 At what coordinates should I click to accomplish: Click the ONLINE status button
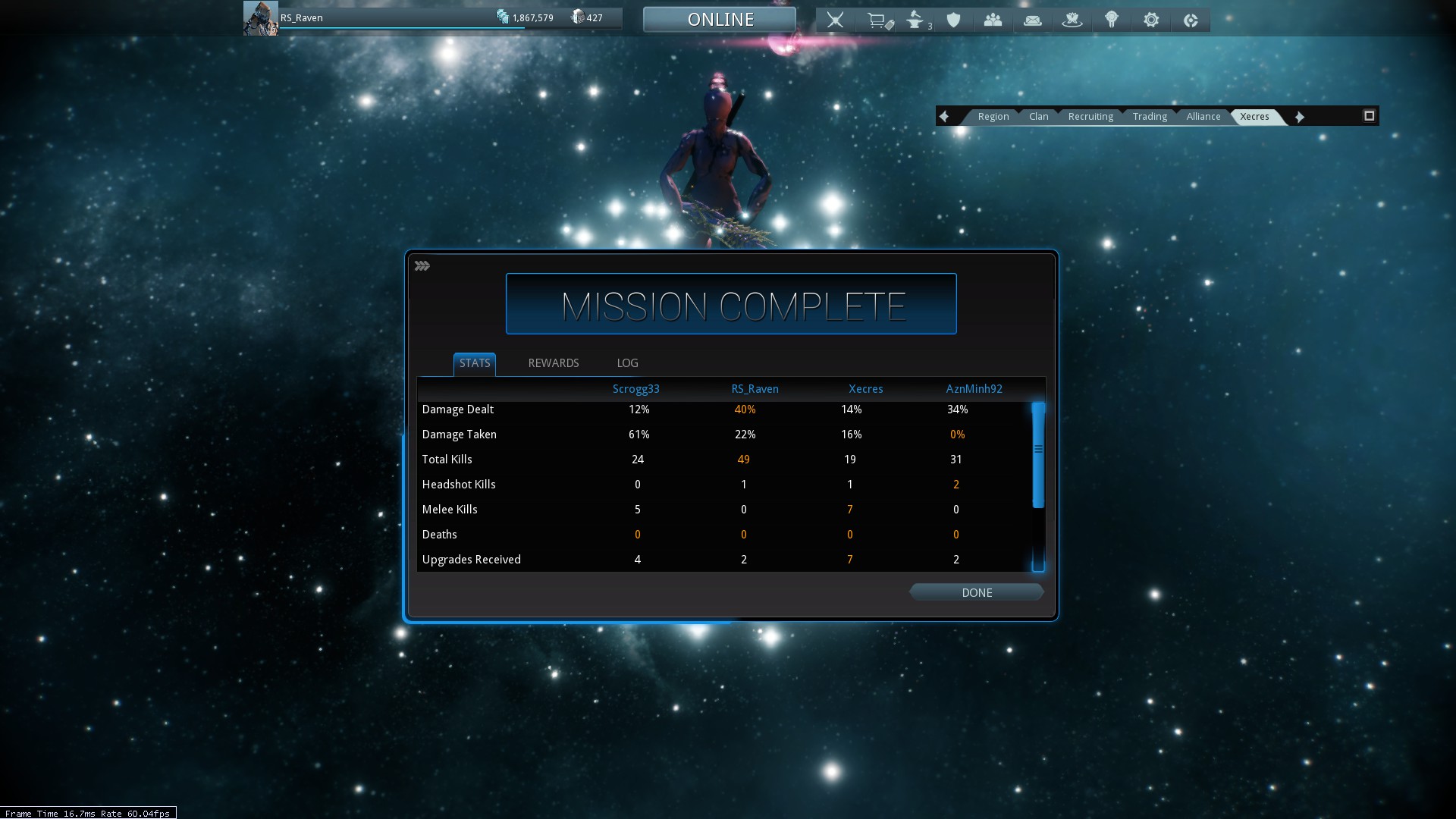point(720,20)
